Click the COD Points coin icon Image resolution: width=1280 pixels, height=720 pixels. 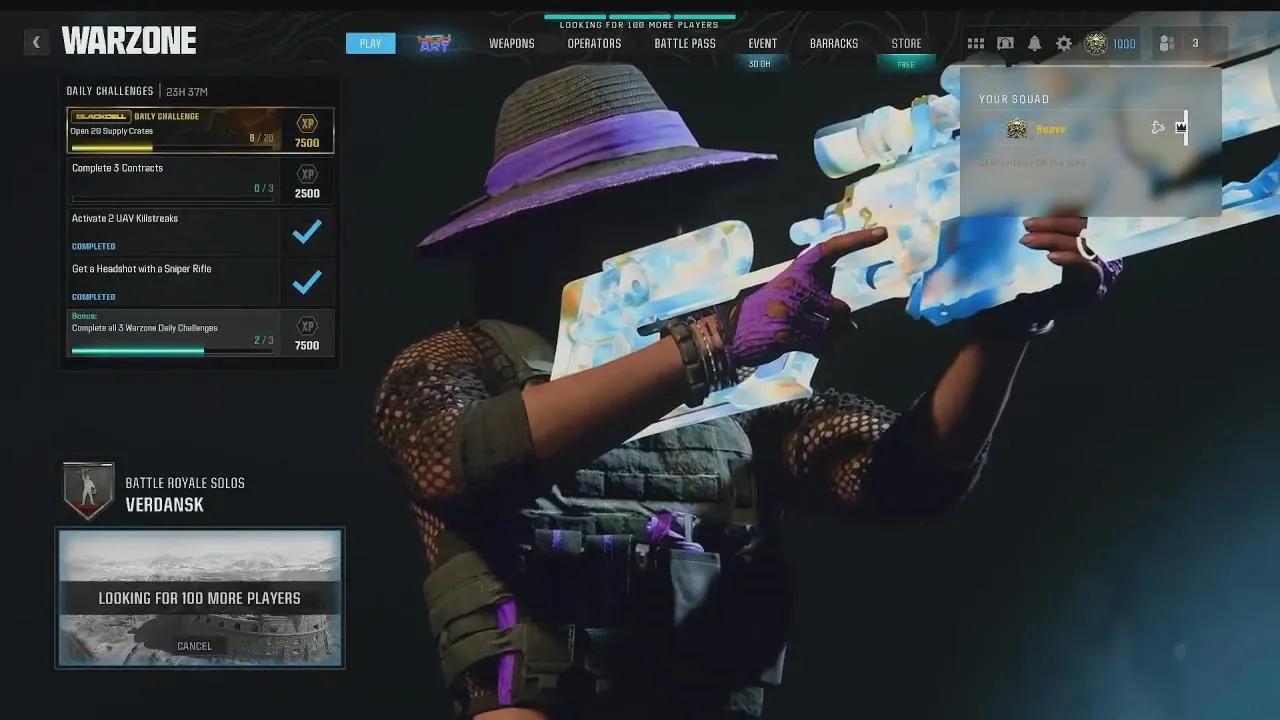pyautogui.click(x=1095, y=43)
